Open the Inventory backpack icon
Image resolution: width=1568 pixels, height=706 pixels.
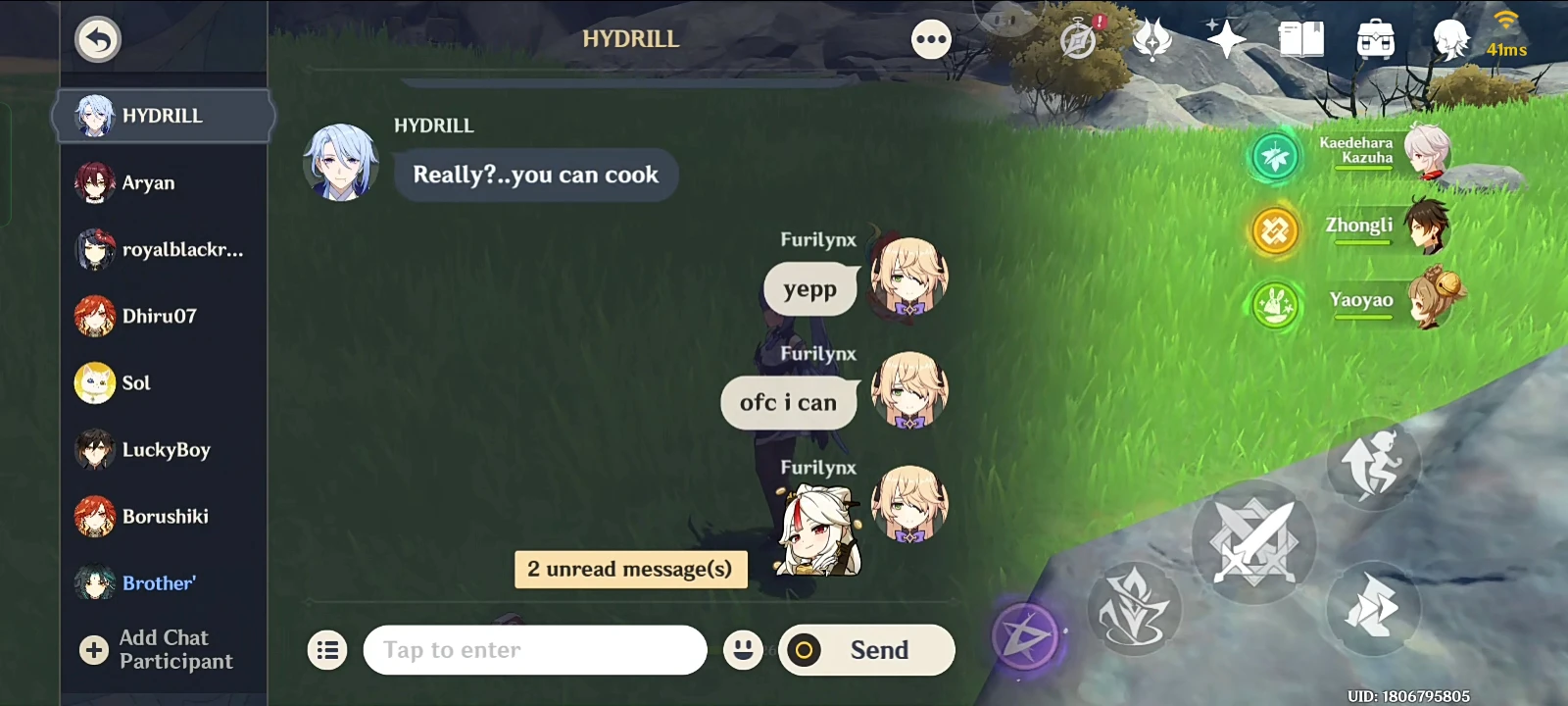point(1376,39)
